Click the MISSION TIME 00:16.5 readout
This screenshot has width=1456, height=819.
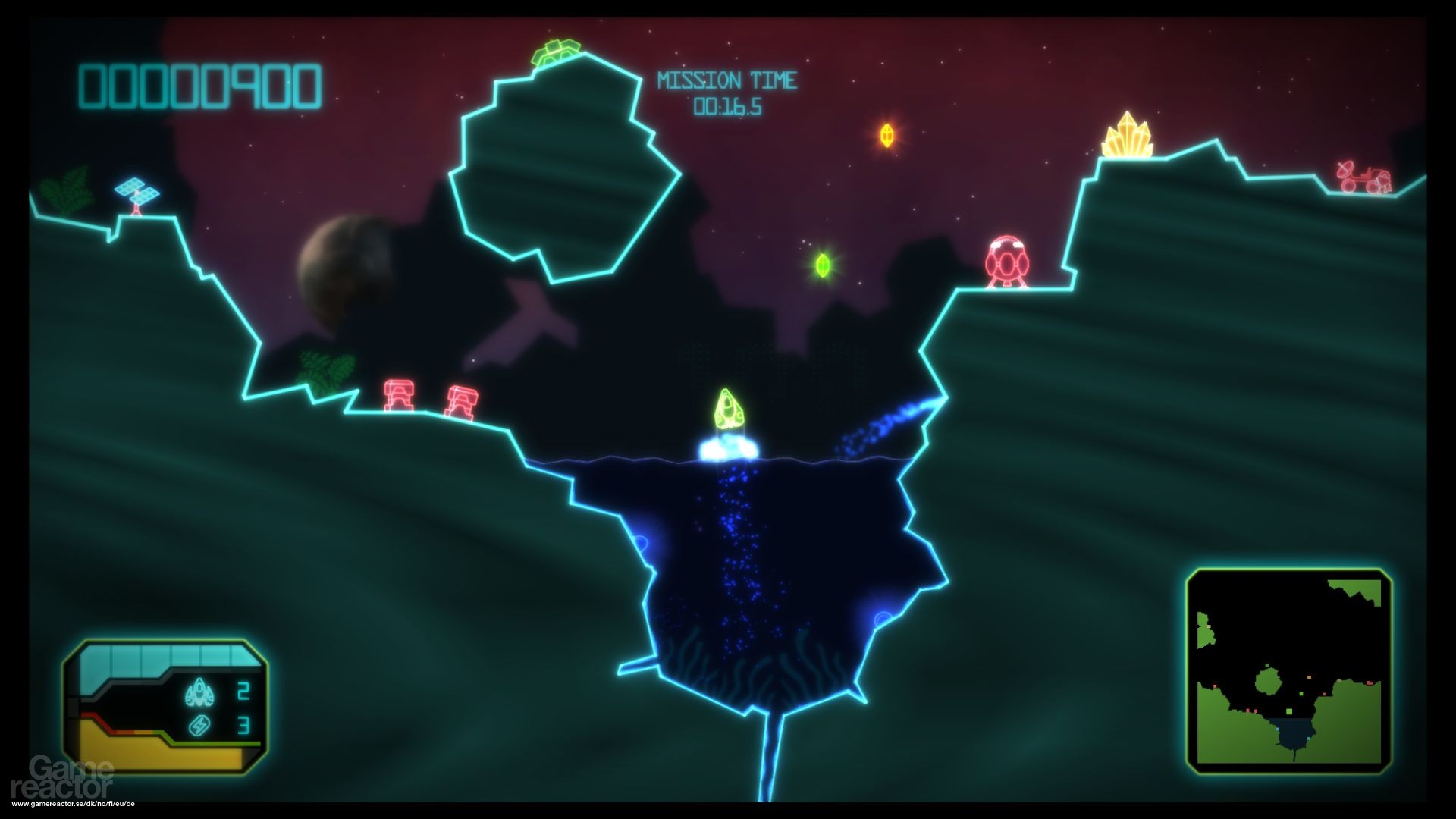pos(728,91)
